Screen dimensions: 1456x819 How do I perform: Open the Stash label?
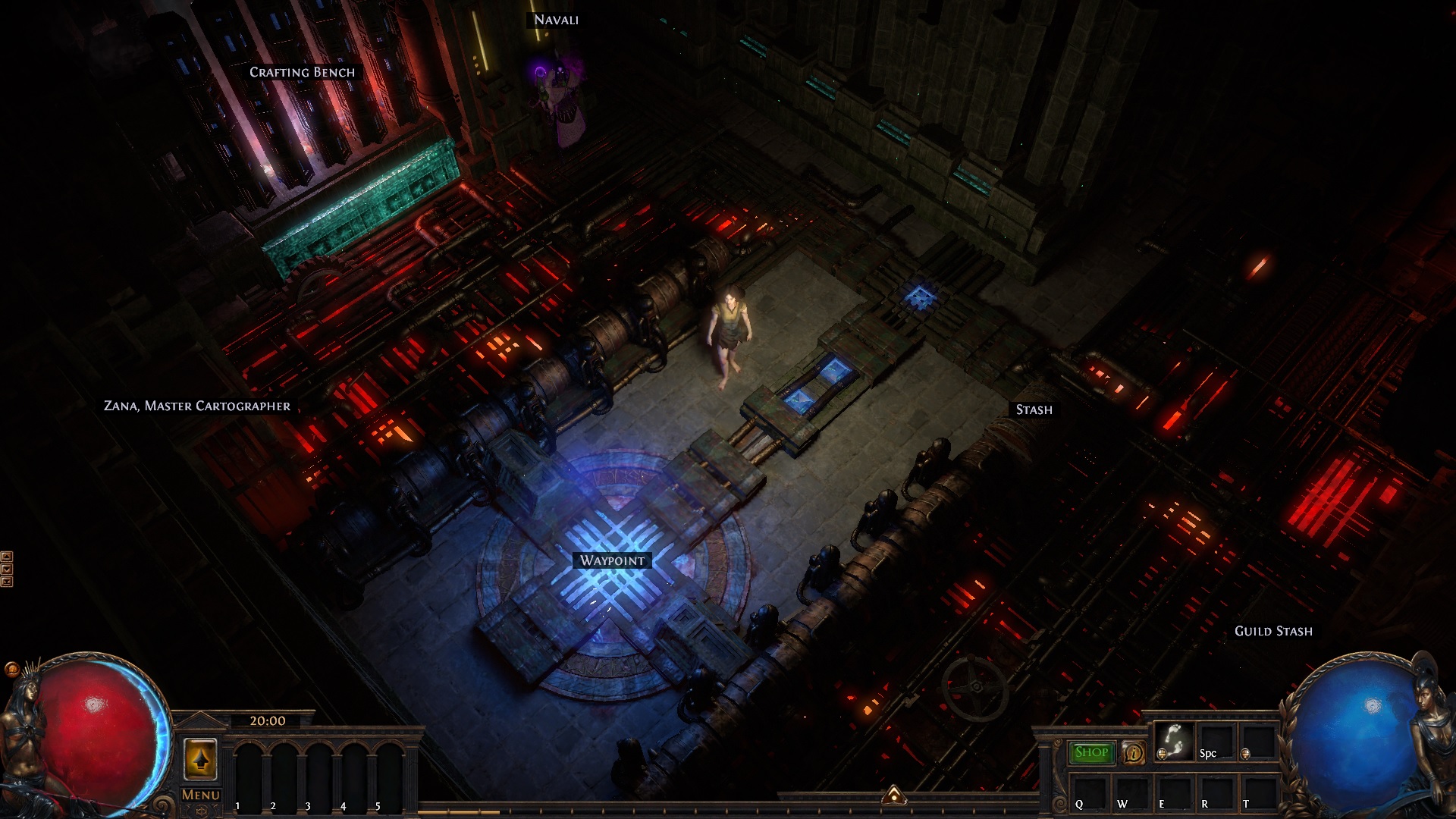[1034, 409]
